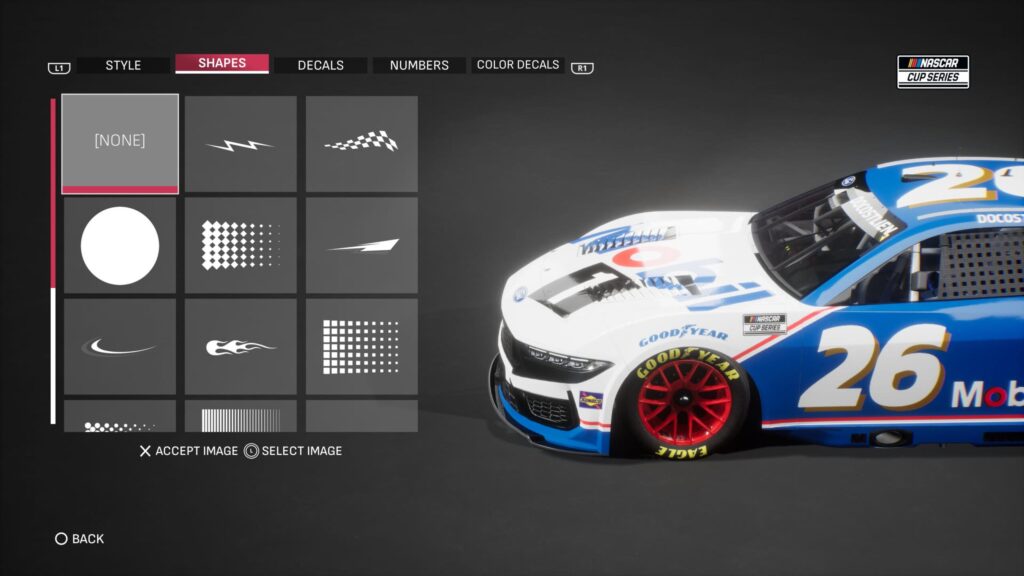Pick the pointed streak shape
The image size is (1024, 576).
(x=362, y=245)
